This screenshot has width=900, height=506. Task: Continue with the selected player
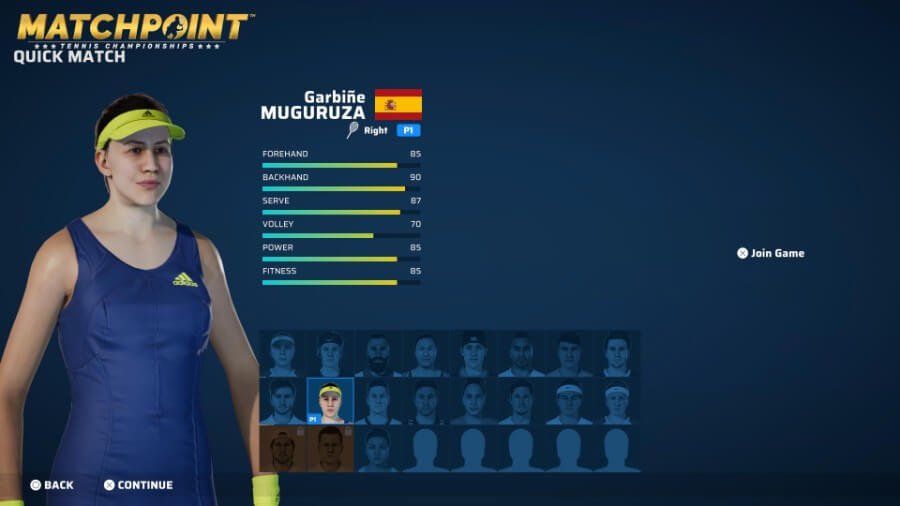pos(138,485)
